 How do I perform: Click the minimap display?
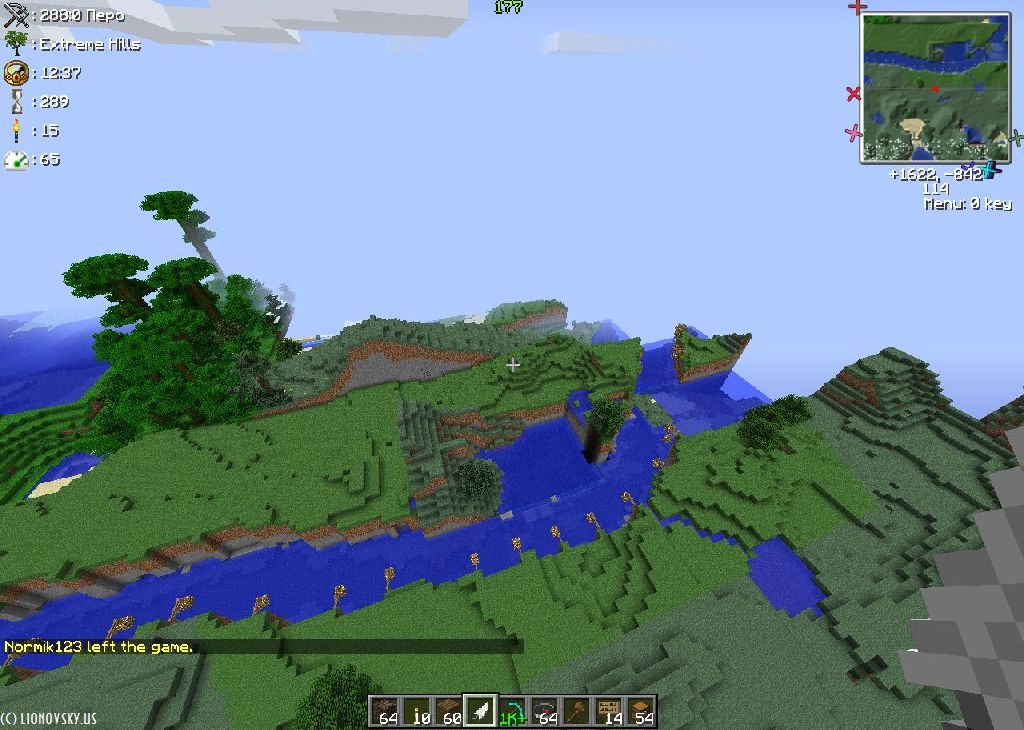pyautogui.click(x=935, y=88)
